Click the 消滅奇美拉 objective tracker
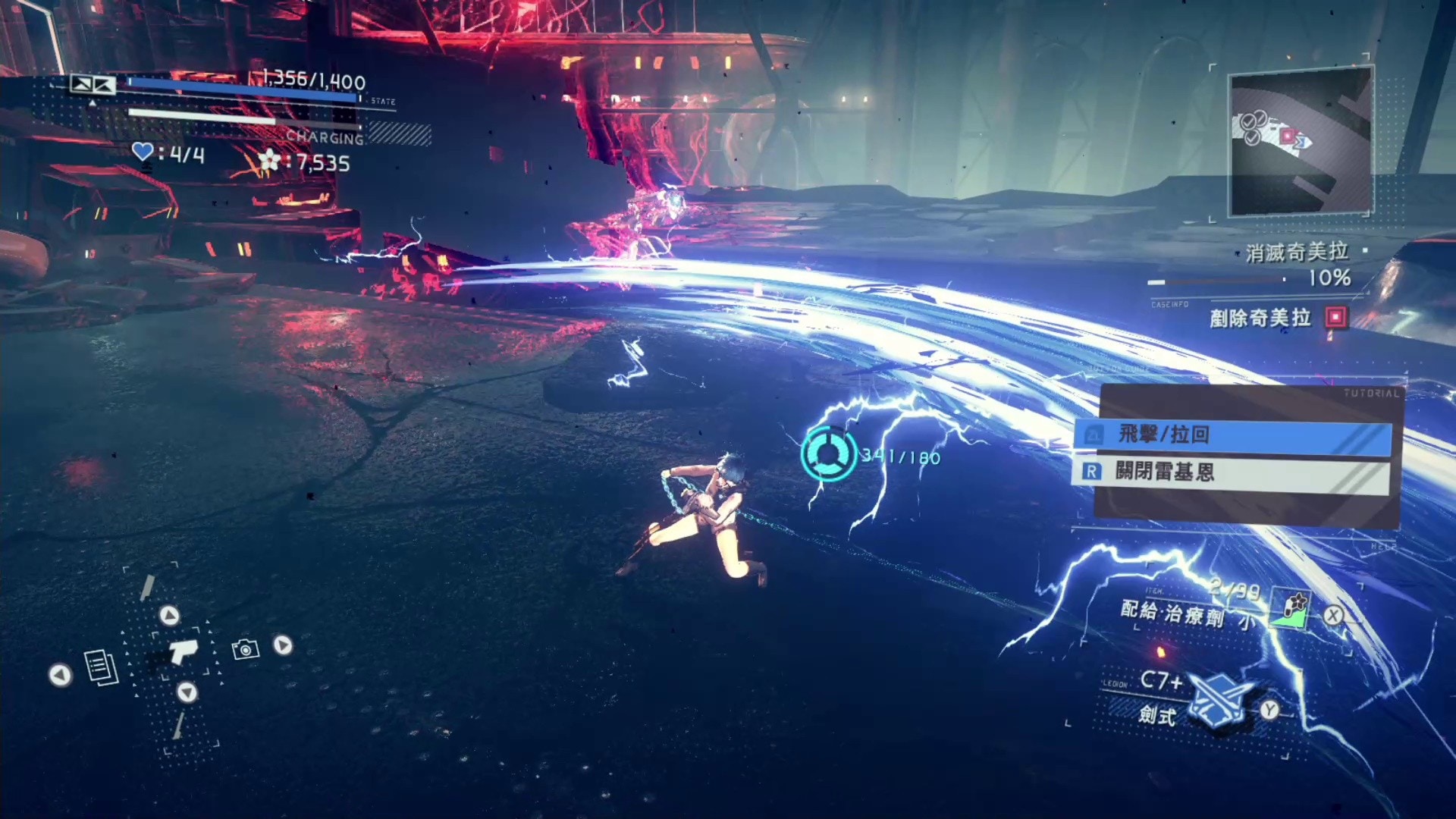 [1296, 253]
